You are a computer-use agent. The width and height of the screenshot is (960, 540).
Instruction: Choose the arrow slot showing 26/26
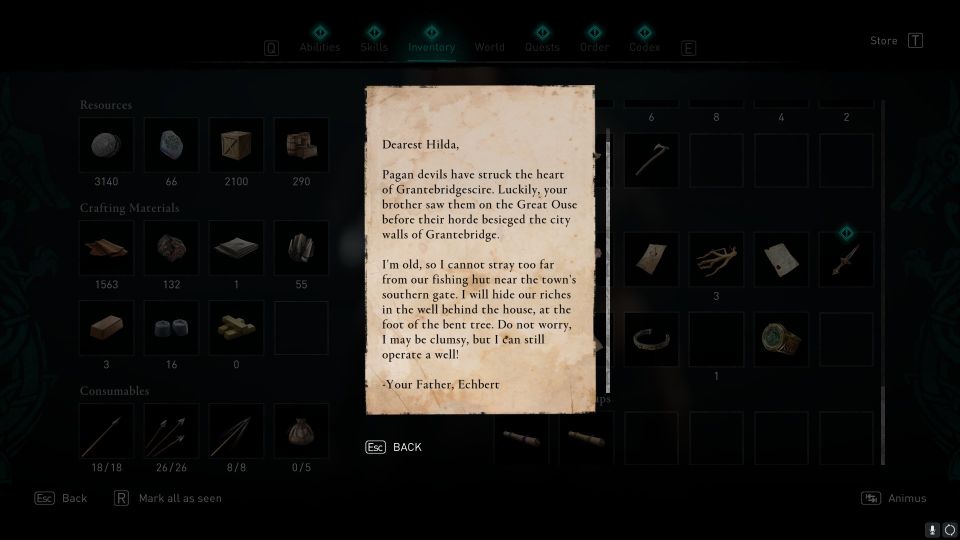(x=171, y=431)
